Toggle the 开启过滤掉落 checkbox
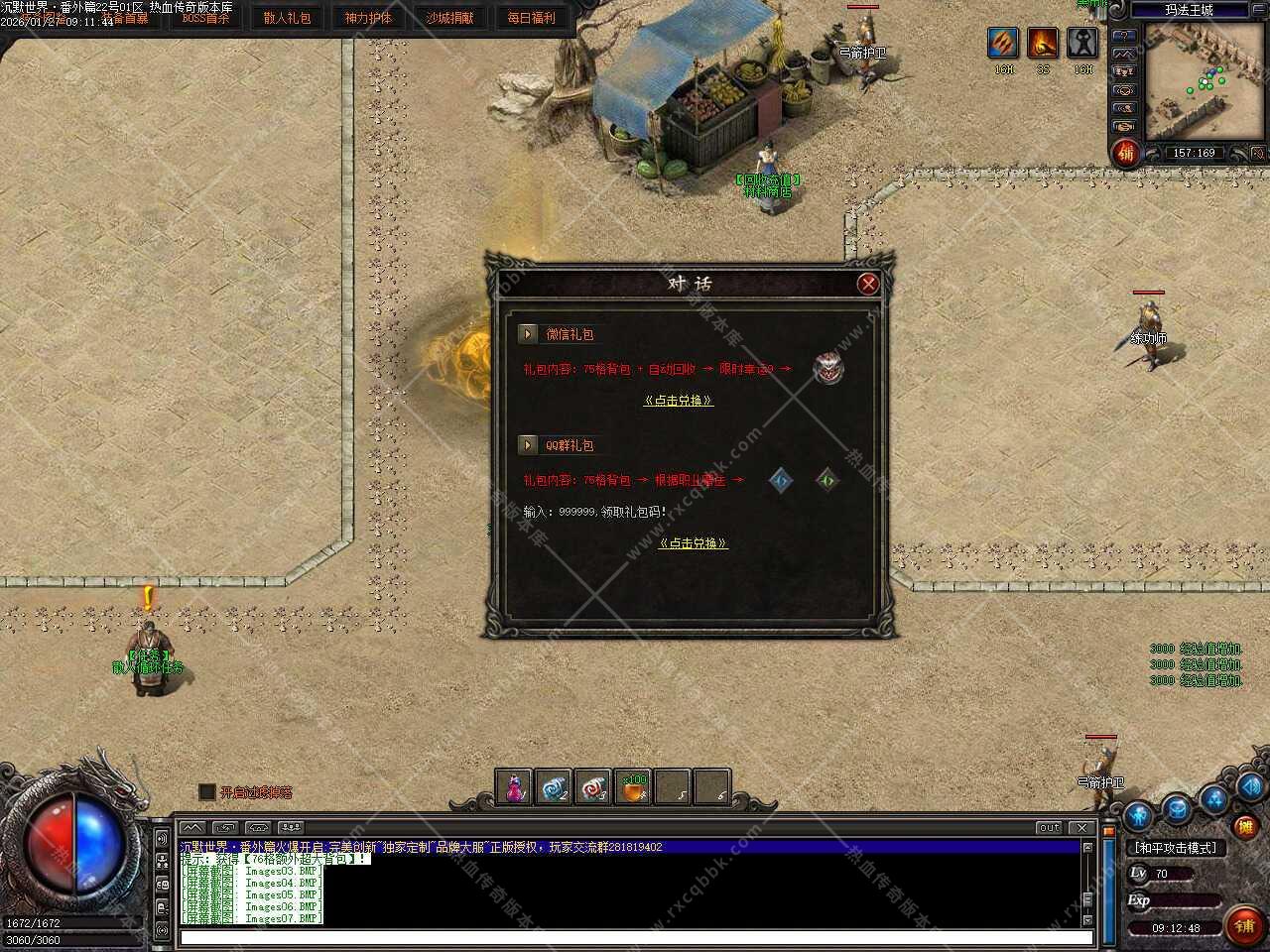Image resolution: width=1270 pixels, height=952 pixels. pyautogui.click(x=207, y=792)
